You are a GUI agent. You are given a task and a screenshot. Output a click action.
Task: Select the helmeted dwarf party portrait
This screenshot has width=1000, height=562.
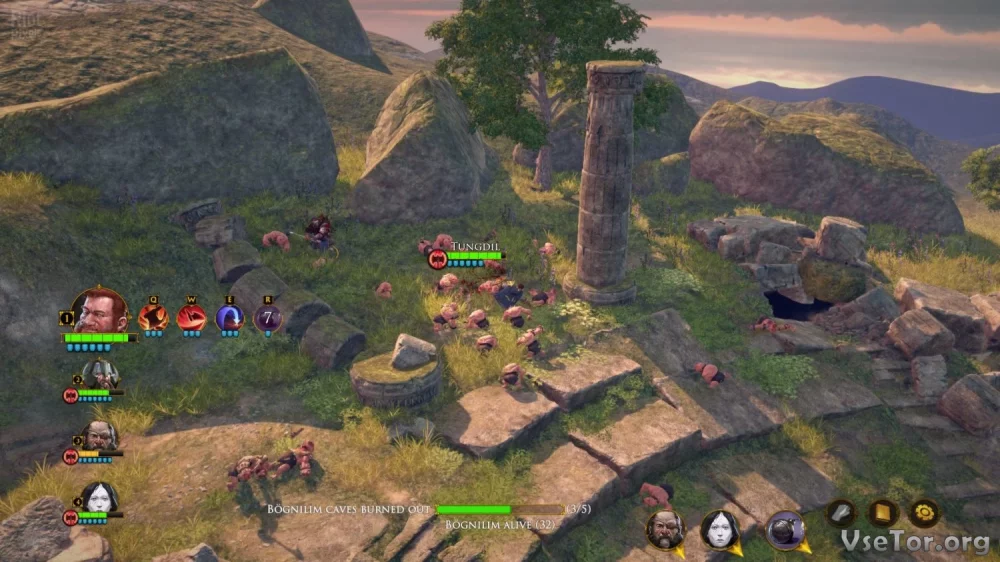click(99, 376)
